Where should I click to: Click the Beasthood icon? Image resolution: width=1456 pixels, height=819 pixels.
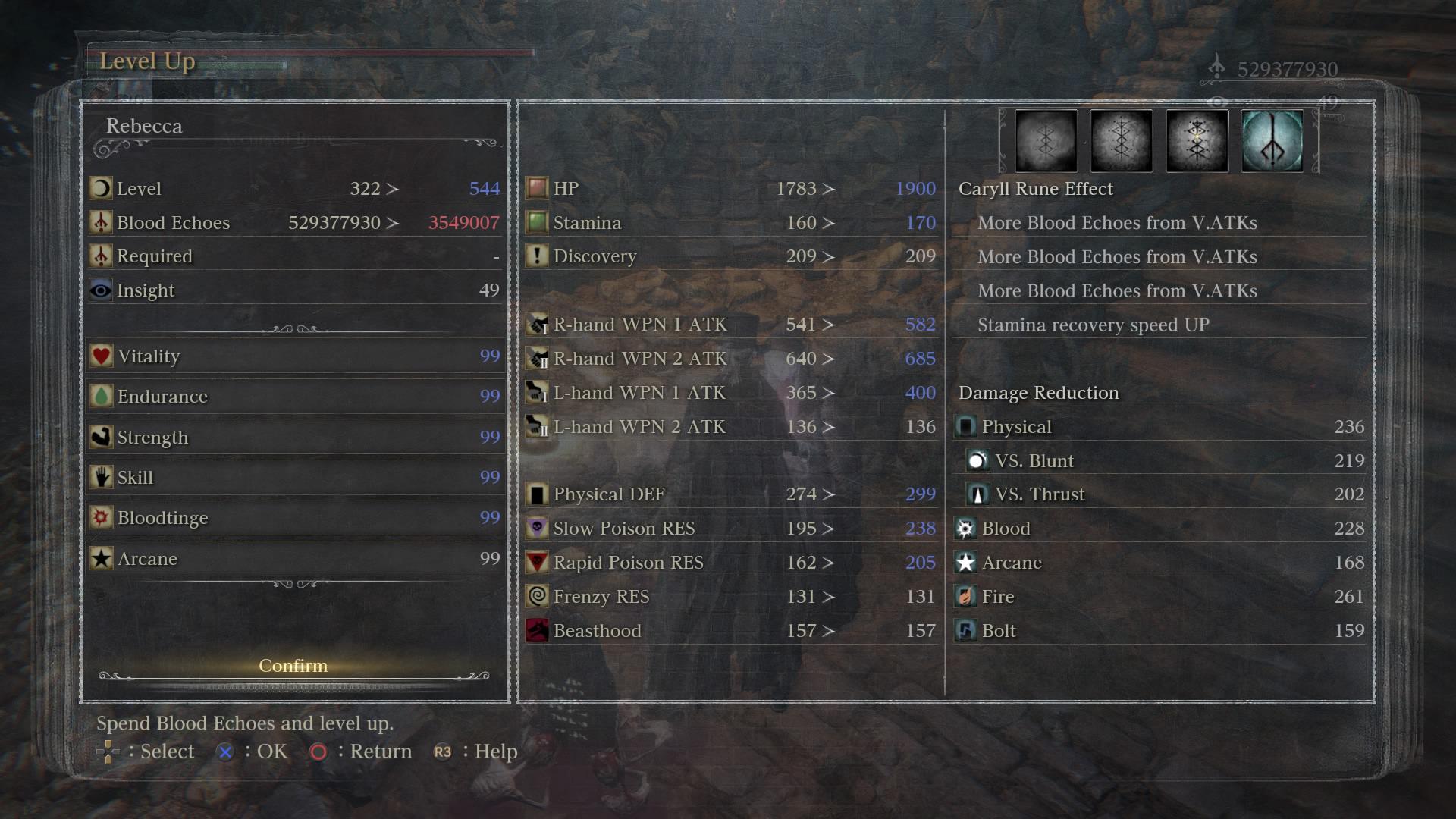coord(538,630)
